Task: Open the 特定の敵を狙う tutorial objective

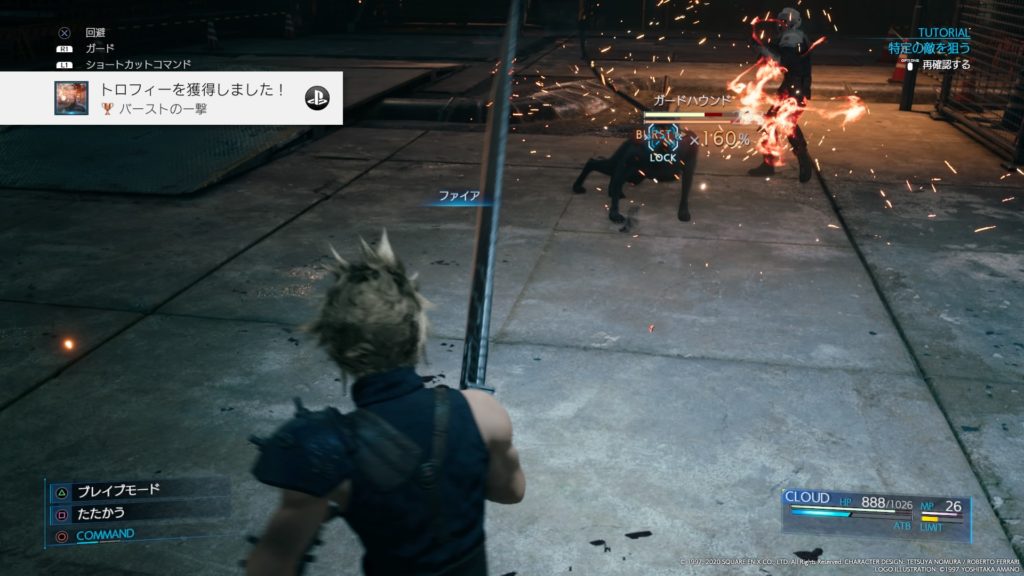Action: 928,47
